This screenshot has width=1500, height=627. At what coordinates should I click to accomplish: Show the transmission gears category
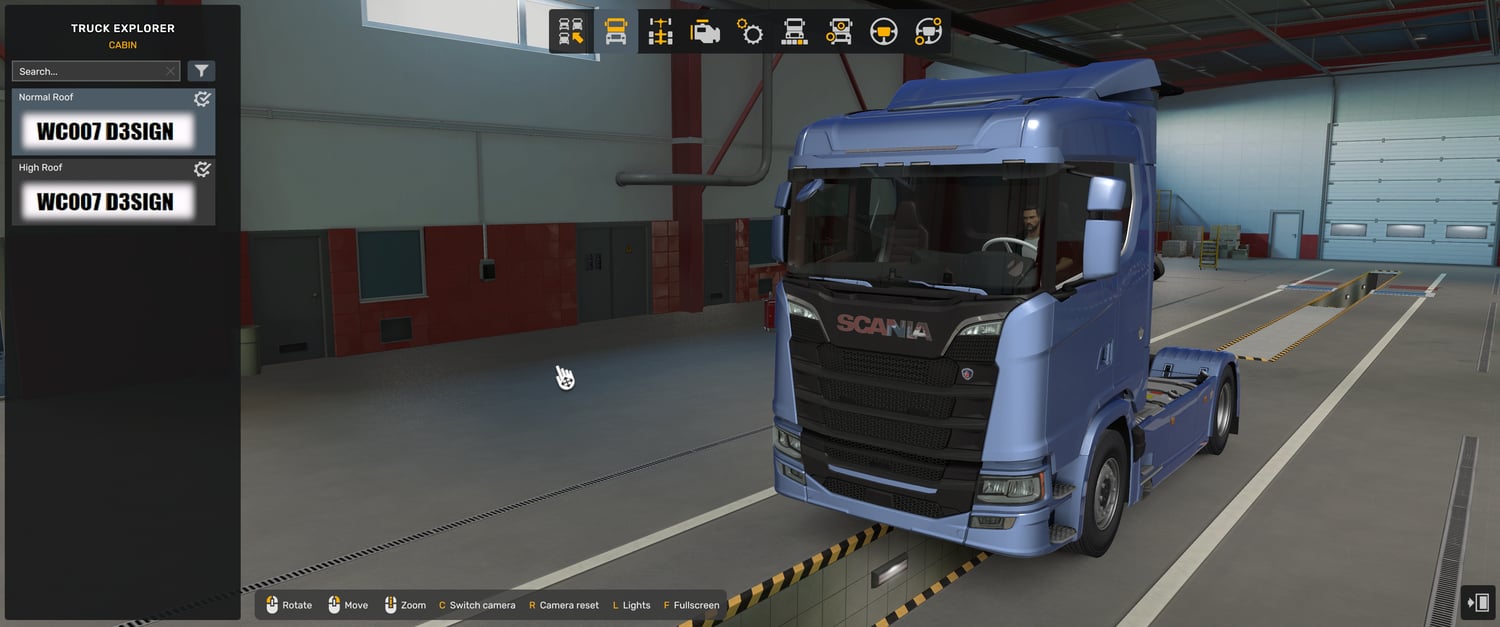[x=750, y=32]
